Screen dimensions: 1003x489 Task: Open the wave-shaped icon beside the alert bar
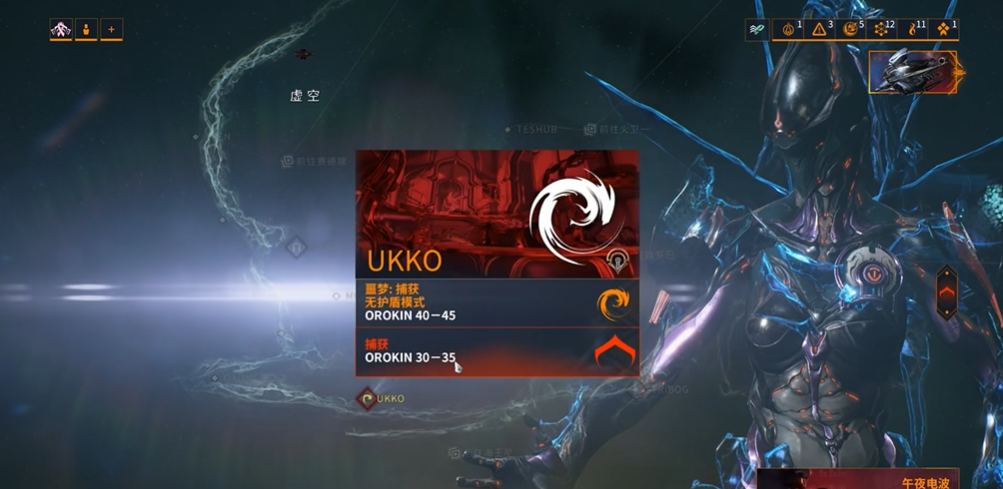tap(757, 30)
